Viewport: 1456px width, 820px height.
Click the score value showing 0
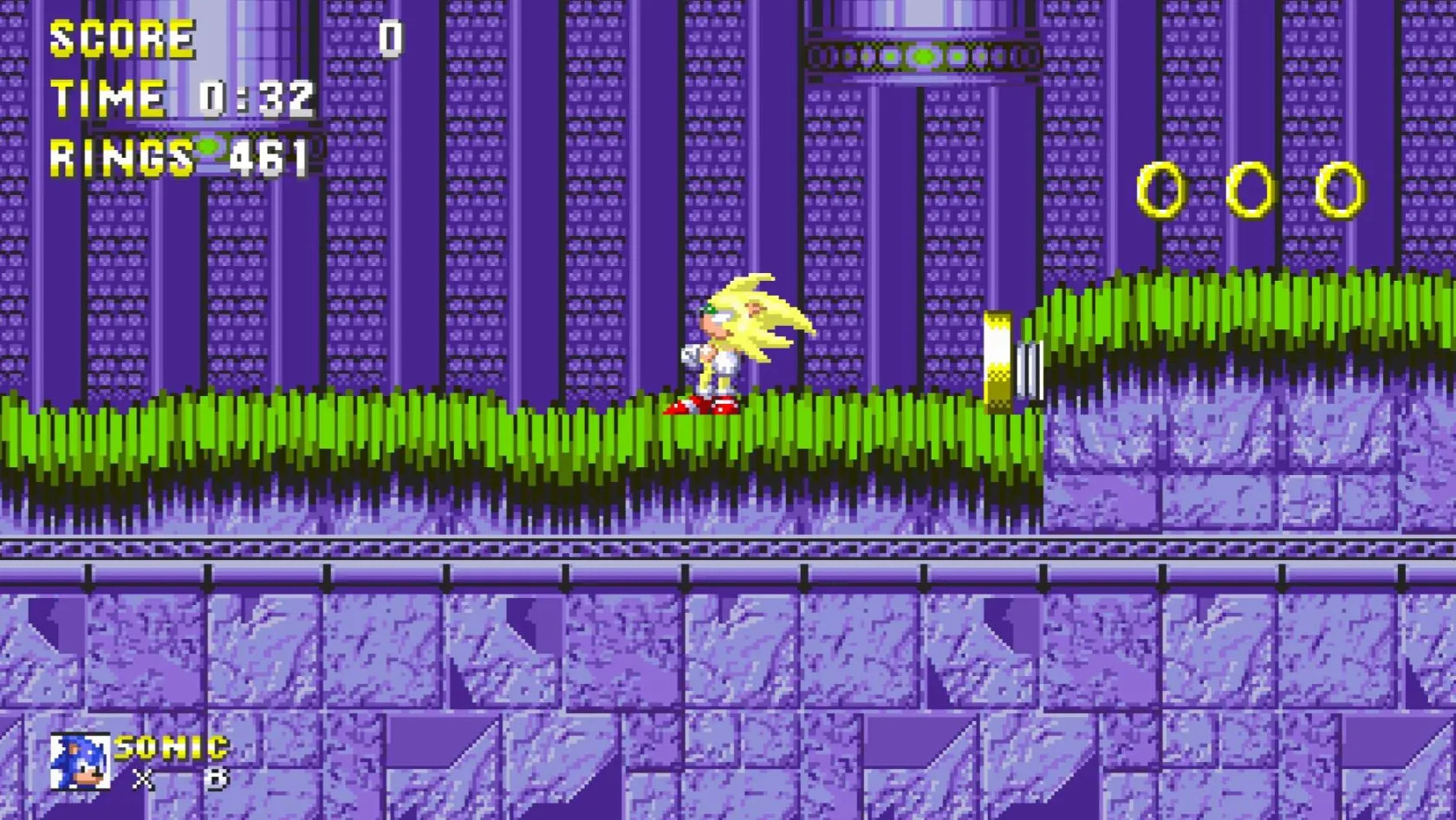point(389,39)
